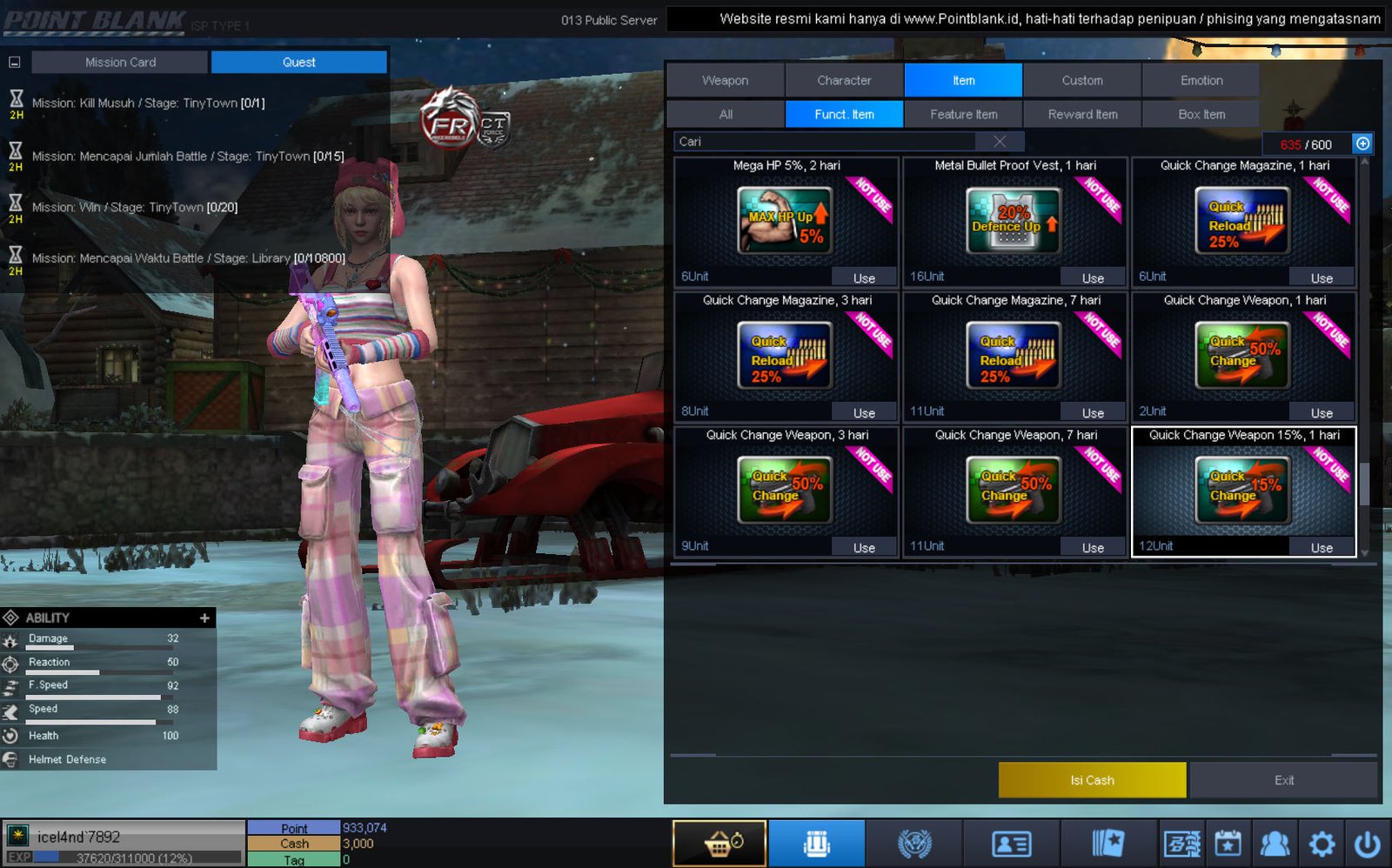Viewport: 1392px width, 868px height.
Task: Exit the inventory screen
Action: (x=1283, y=780)
